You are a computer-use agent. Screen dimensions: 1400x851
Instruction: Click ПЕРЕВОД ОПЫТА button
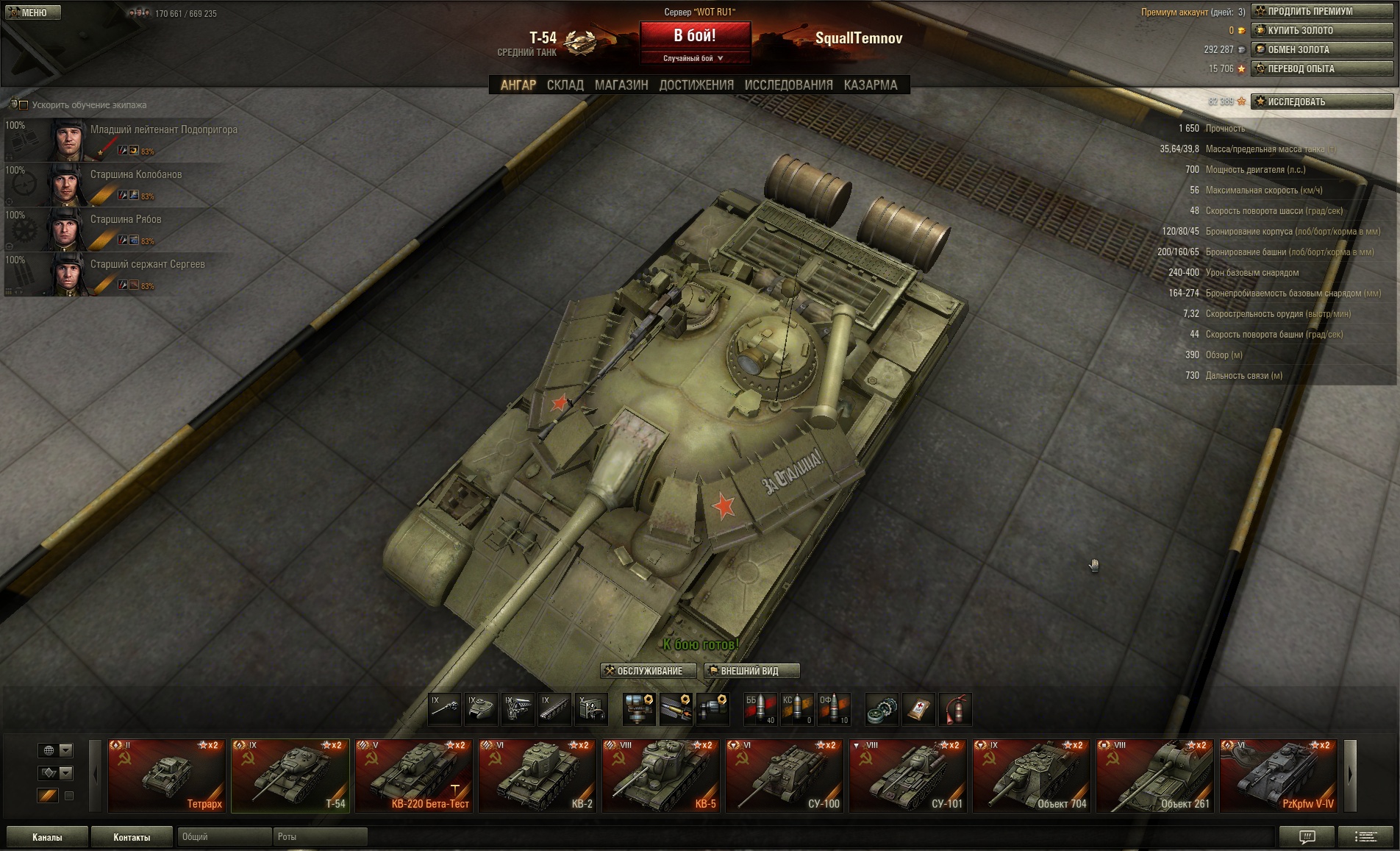pos(1322,69)
